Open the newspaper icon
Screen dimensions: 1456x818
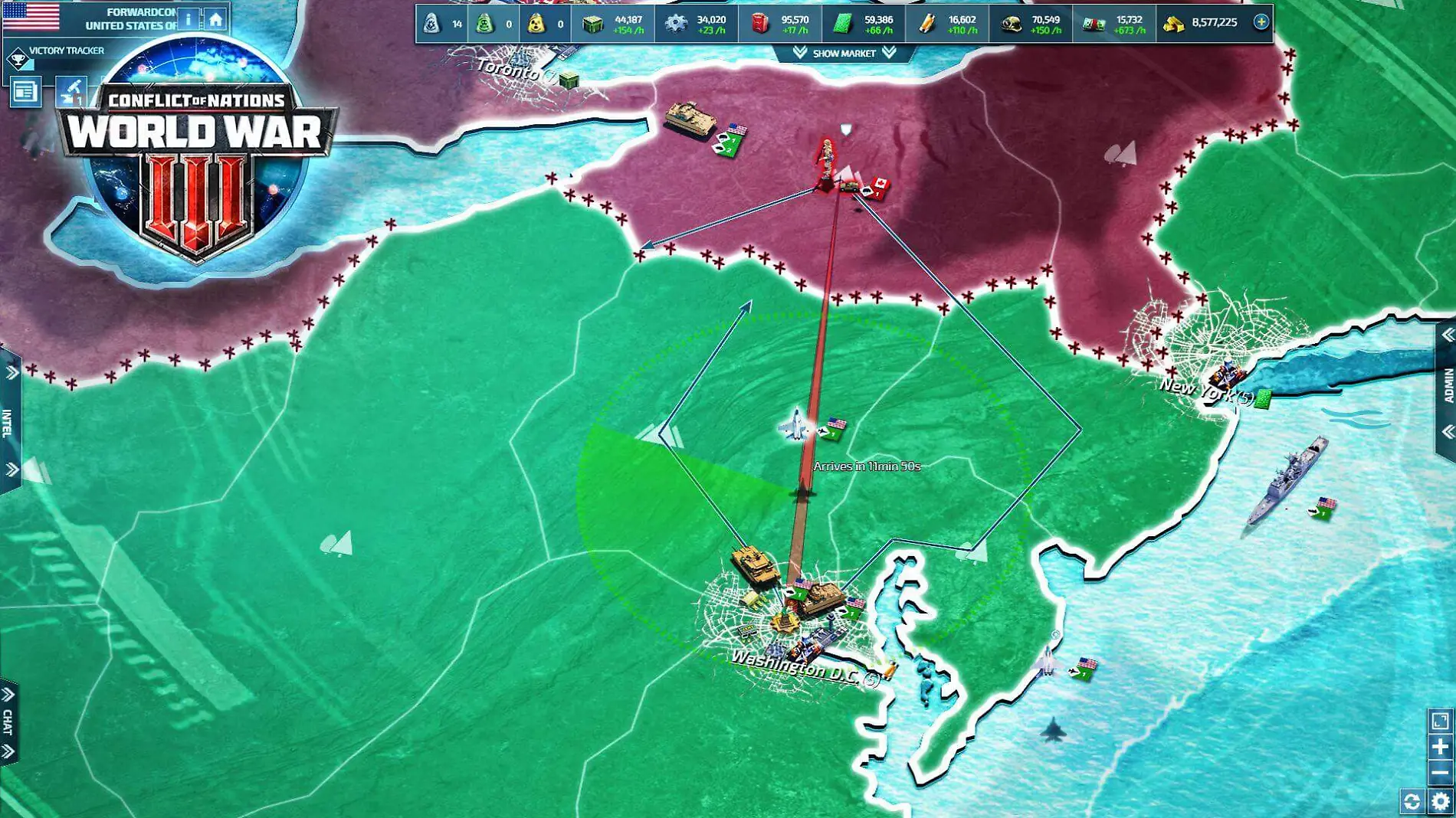point(25,92)
